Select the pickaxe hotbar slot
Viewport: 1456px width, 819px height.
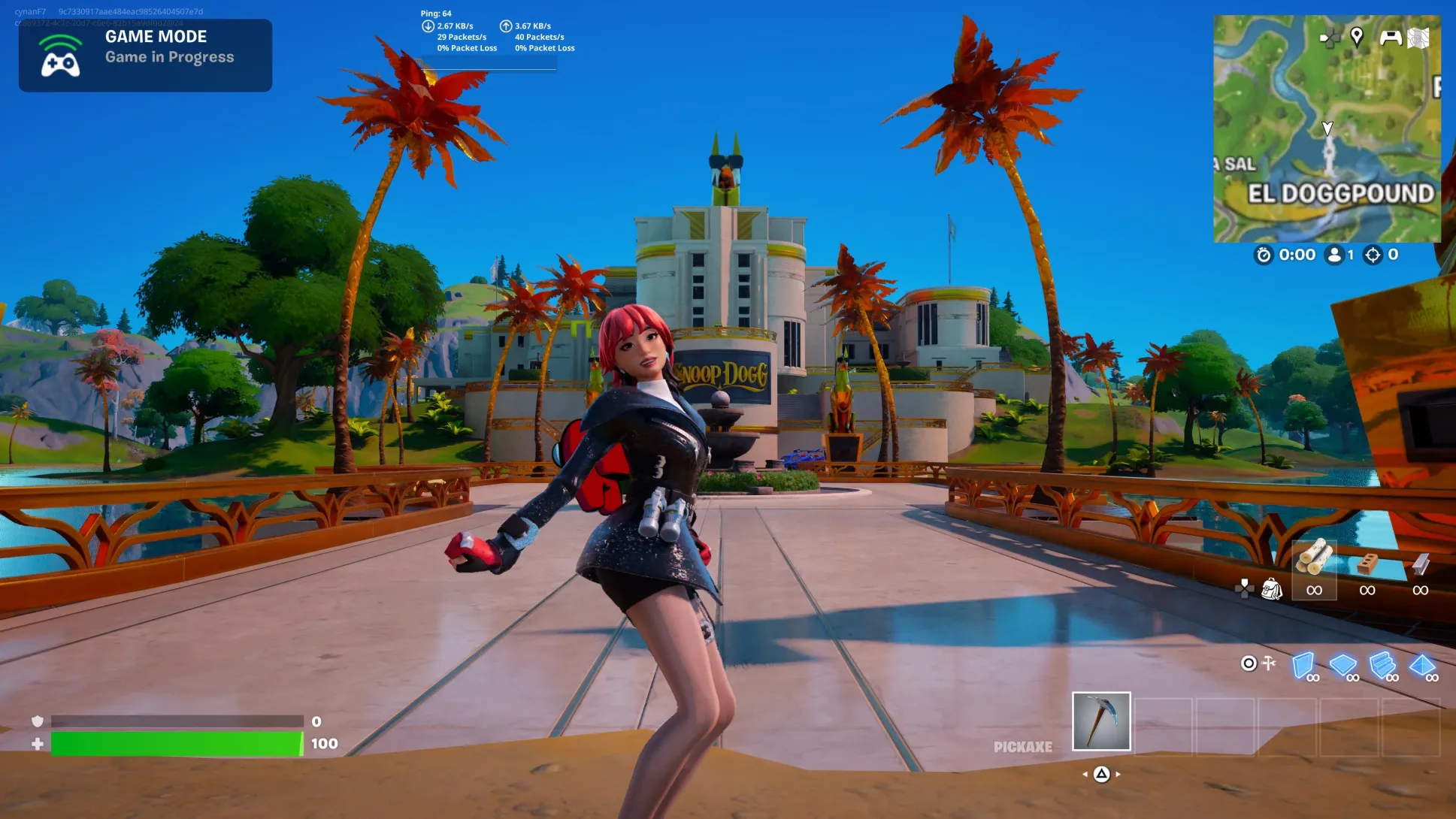(1101, 721)
